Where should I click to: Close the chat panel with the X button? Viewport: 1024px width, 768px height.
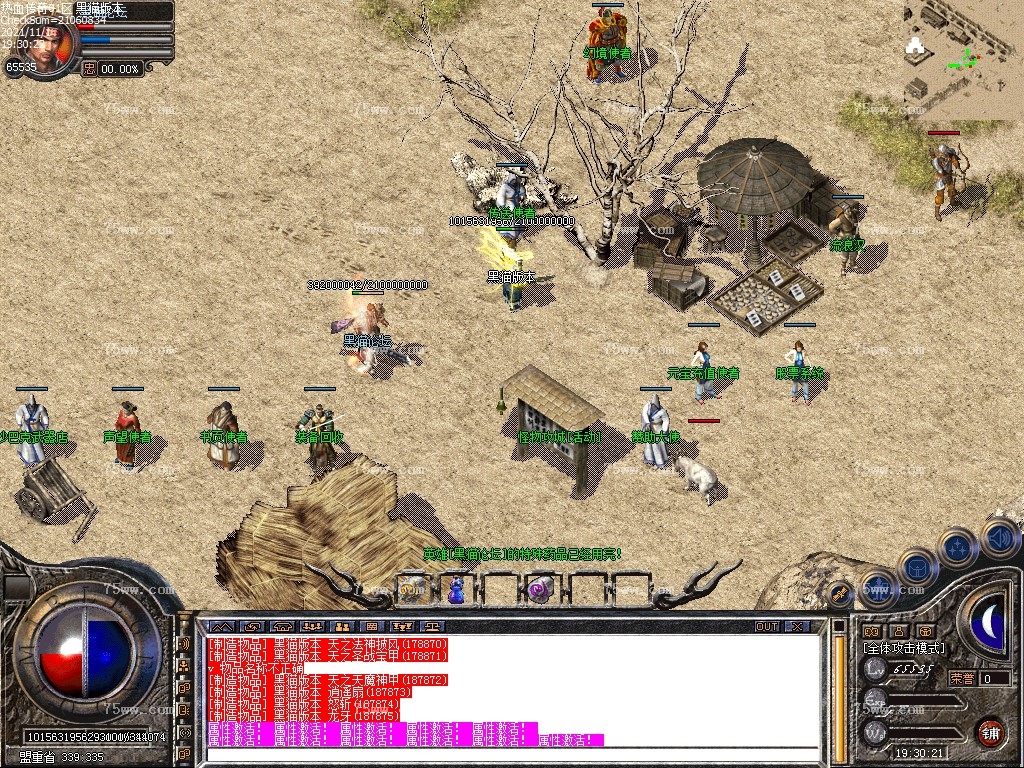coord(797,627)
